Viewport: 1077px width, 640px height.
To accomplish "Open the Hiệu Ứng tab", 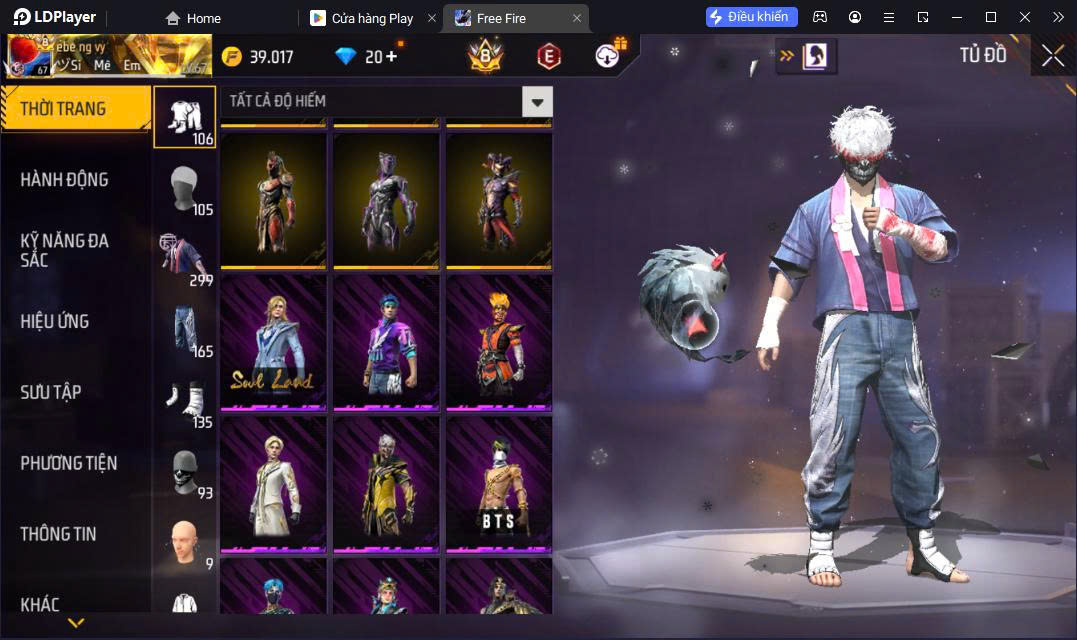I will tap(55, 321).
